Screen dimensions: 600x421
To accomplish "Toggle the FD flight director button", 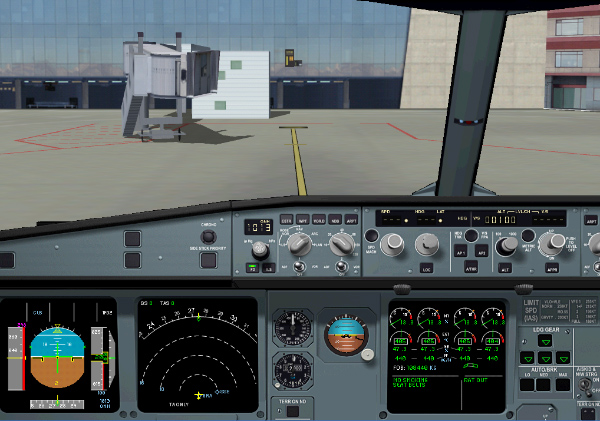I will coord(252,268).
